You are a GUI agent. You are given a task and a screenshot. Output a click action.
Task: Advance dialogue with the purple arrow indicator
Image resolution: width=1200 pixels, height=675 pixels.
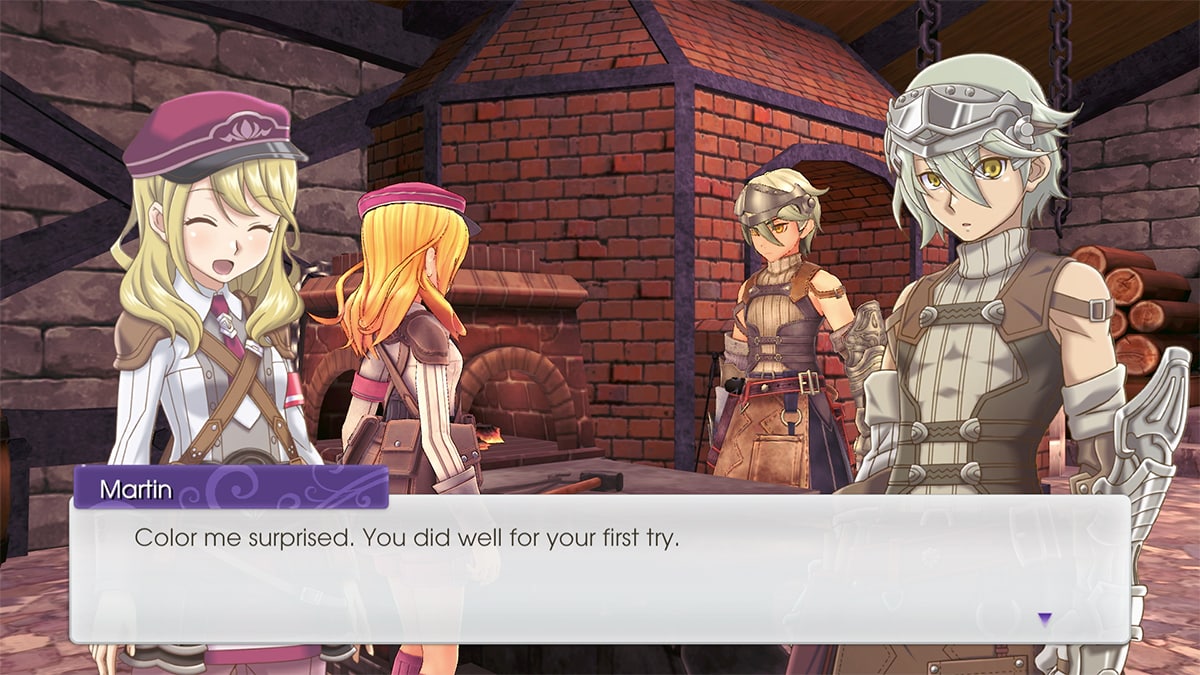(x=1044, y=619)
